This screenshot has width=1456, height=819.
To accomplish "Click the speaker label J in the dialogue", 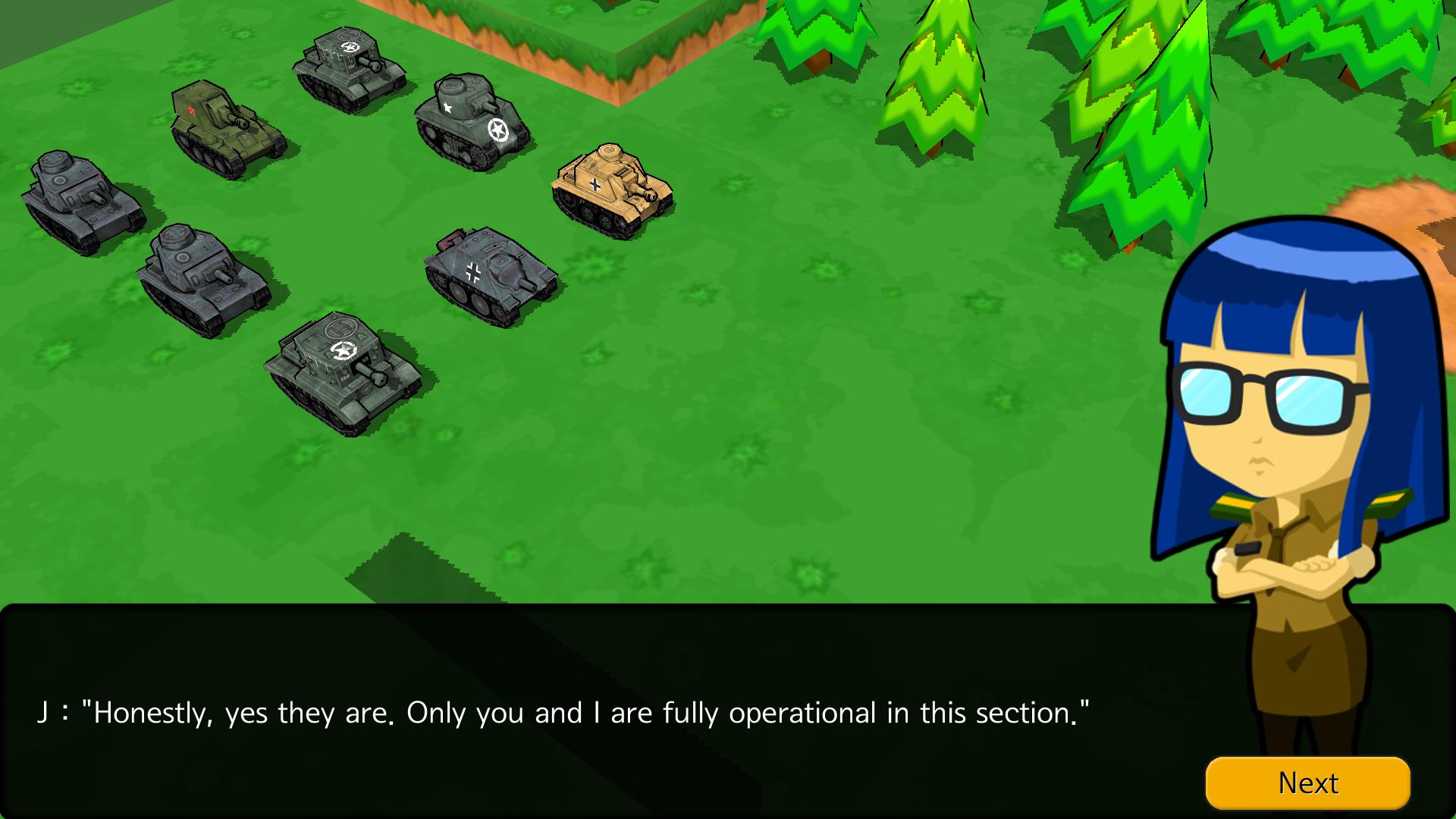I will (45, 711).
